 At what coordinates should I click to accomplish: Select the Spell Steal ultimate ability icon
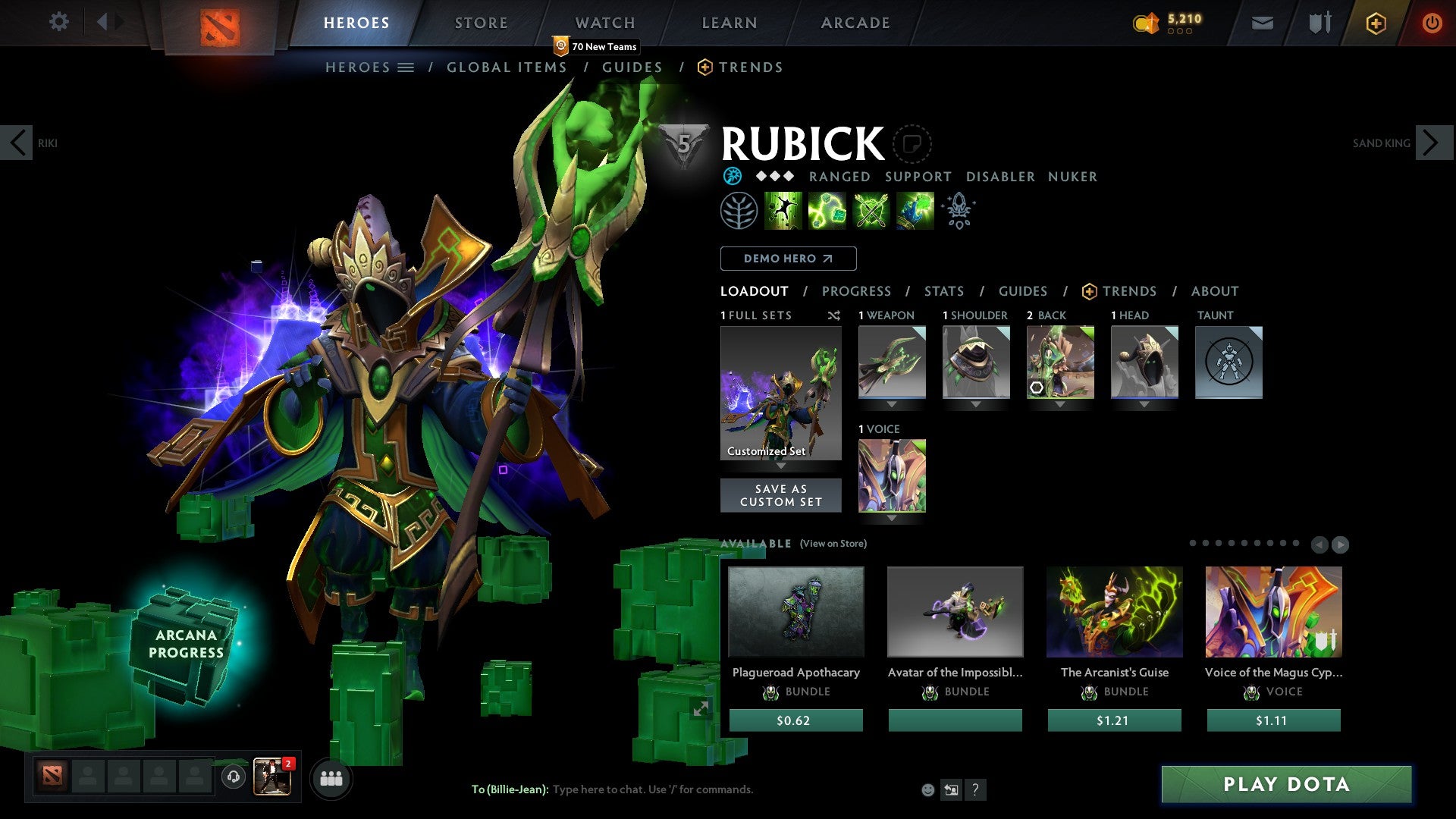coord(914,211)
